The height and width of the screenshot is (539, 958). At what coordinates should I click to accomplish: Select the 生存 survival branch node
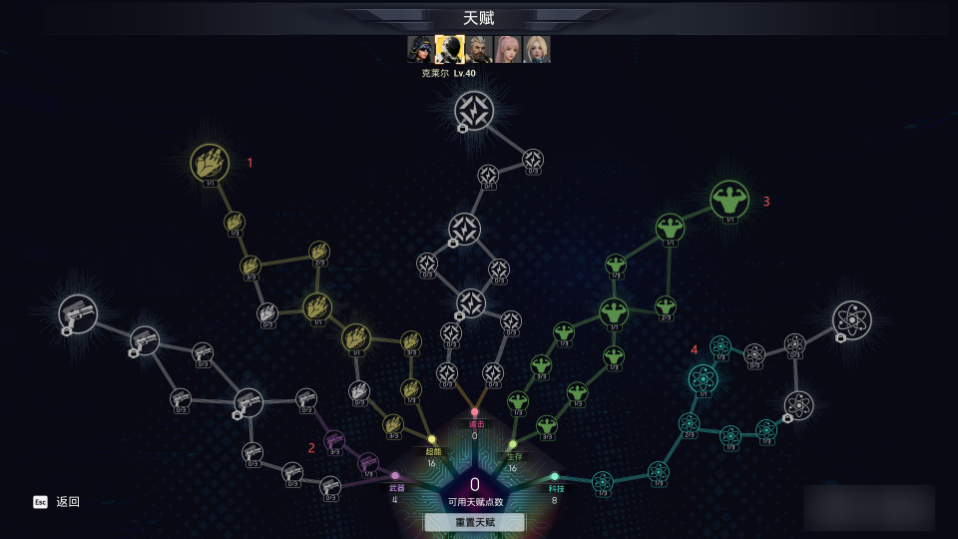tap(513, 445)
